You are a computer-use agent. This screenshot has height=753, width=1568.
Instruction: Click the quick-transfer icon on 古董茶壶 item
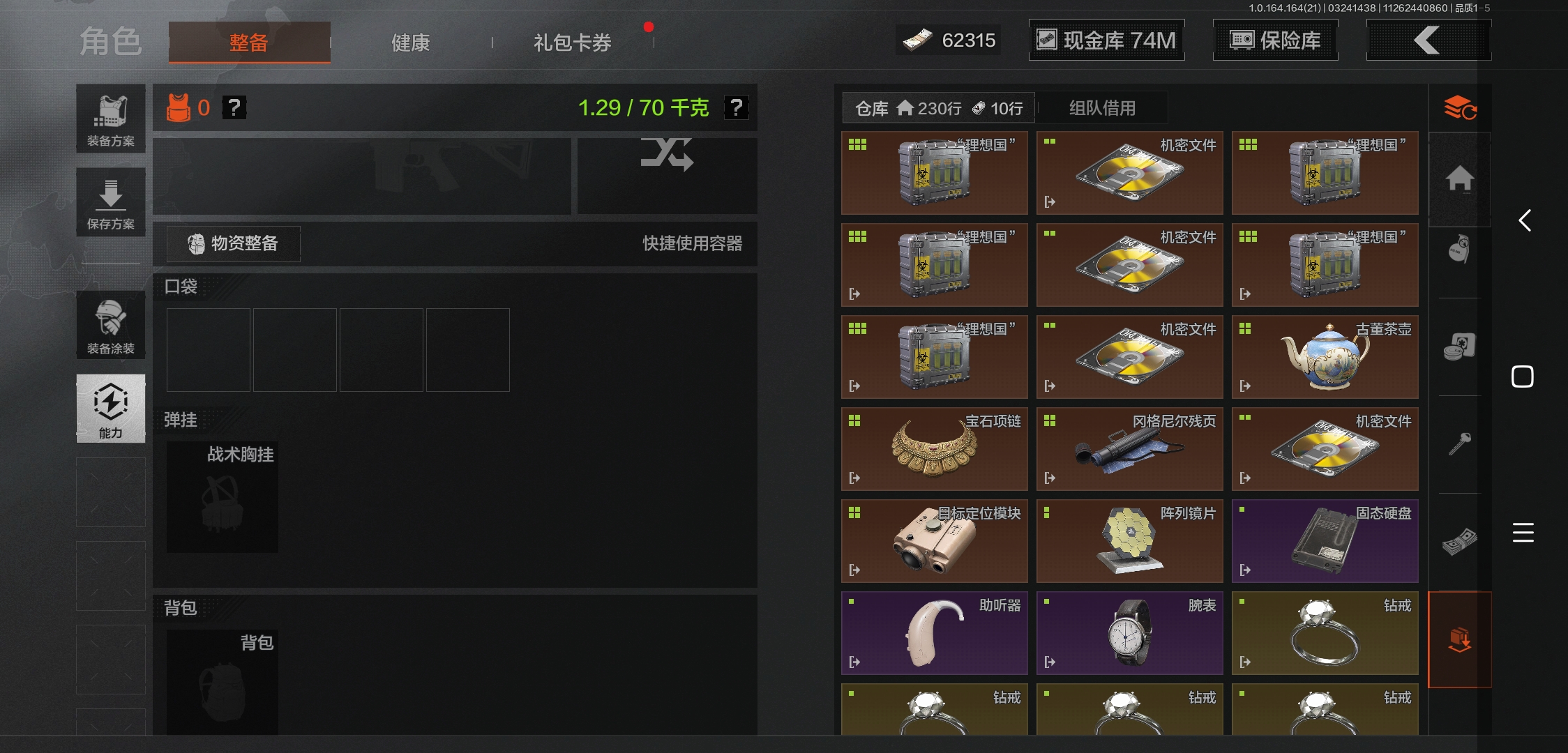[1244, 385]
